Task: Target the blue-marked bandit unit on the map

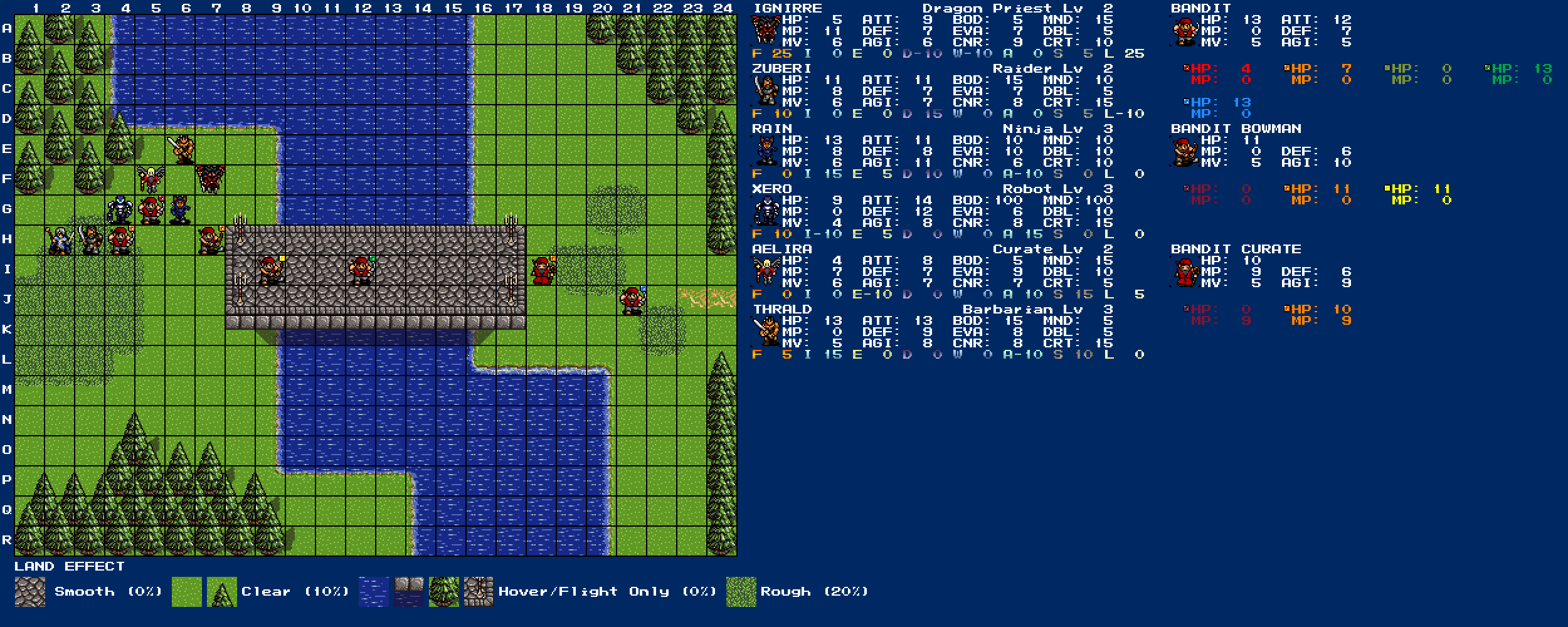Action: (x=632, y=300)
